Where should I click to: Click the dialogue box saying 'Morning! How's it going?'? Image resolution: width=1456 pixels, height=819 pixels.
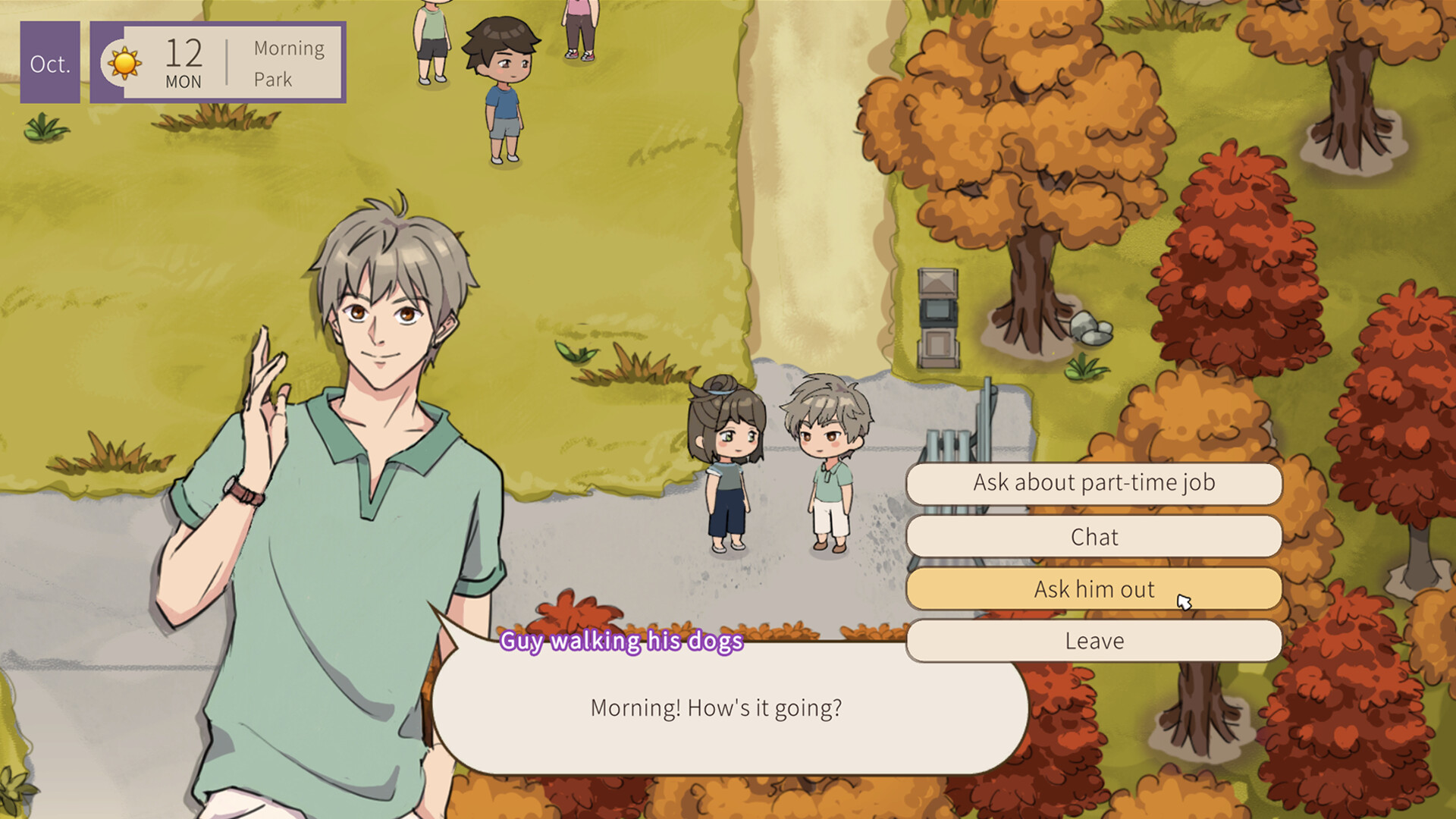(x=717, y=708)
